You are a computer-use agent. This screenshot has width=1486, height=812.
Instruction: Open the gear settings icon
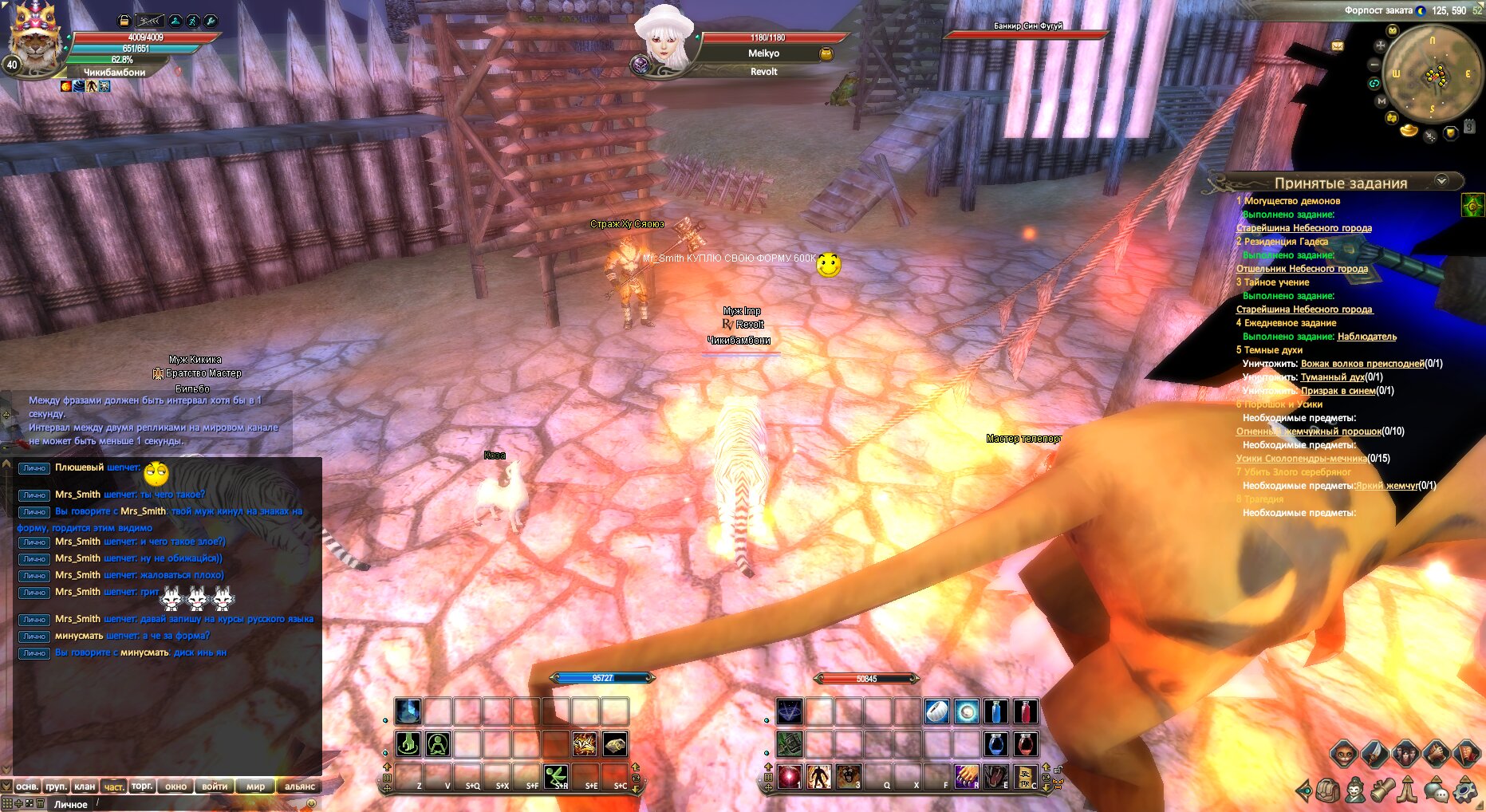[1464, 790]
